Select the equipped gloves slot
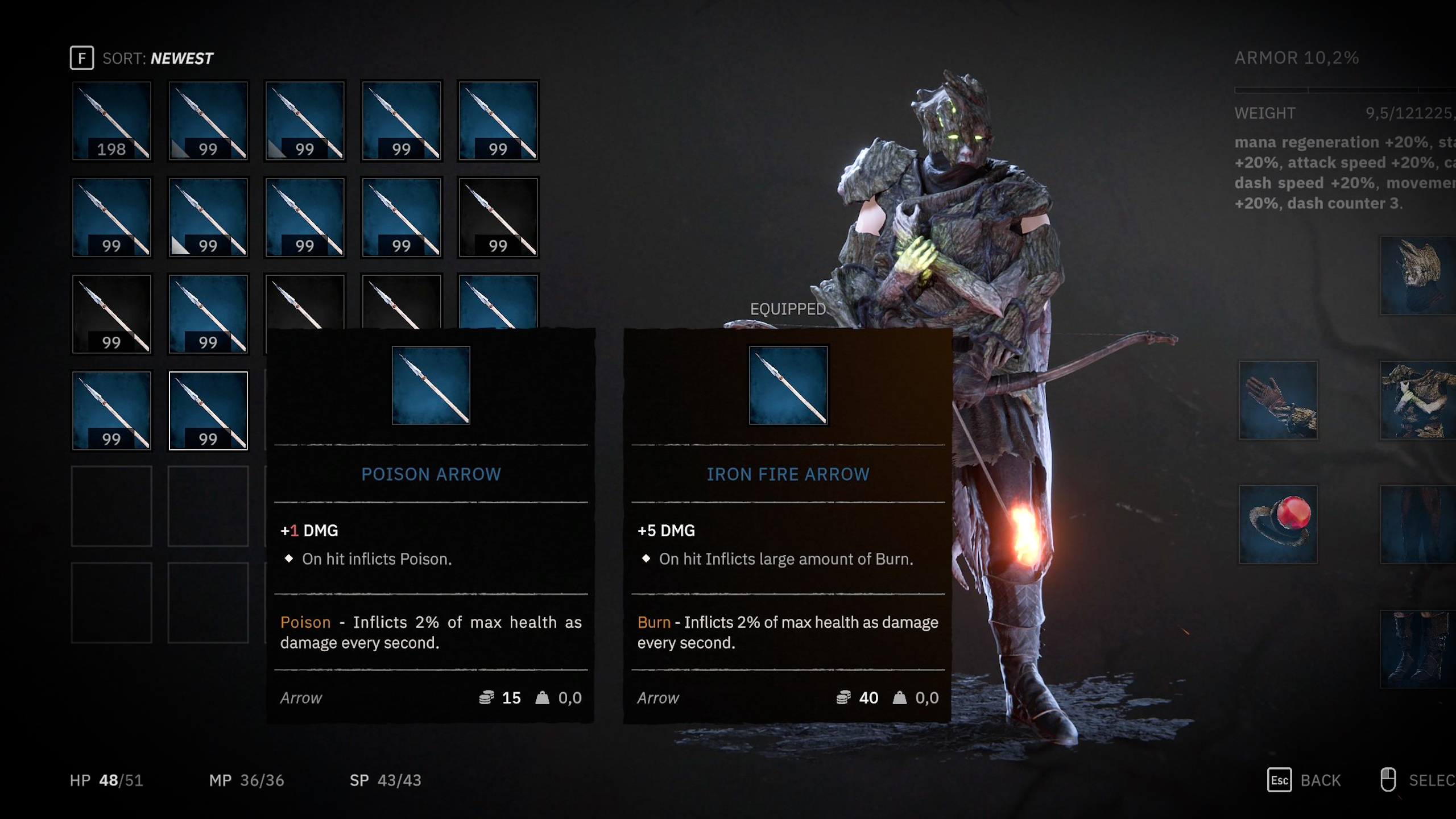 tap(1279, 400)
